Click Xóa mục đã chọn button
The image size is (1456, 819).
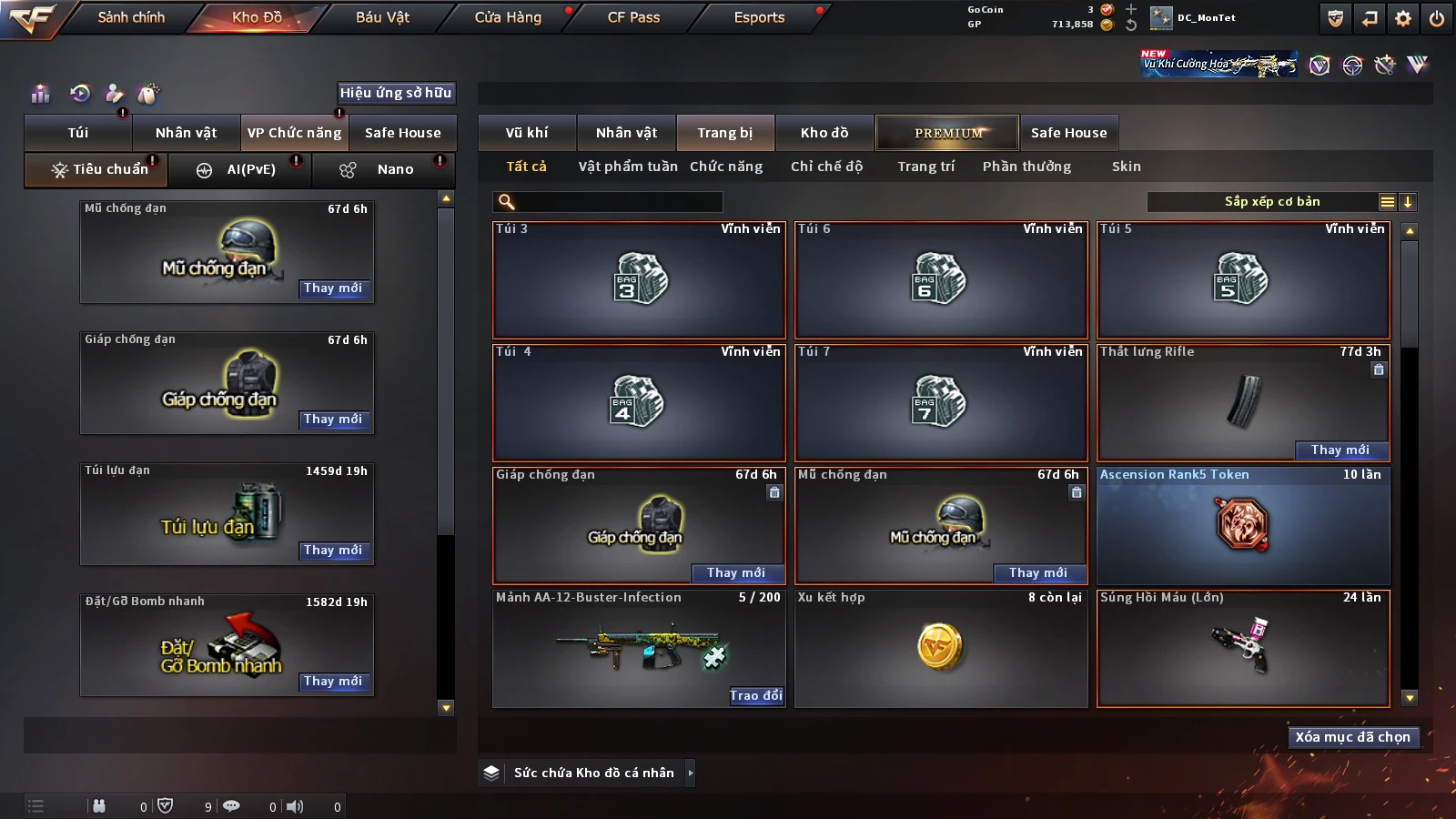click(1352, 737)
